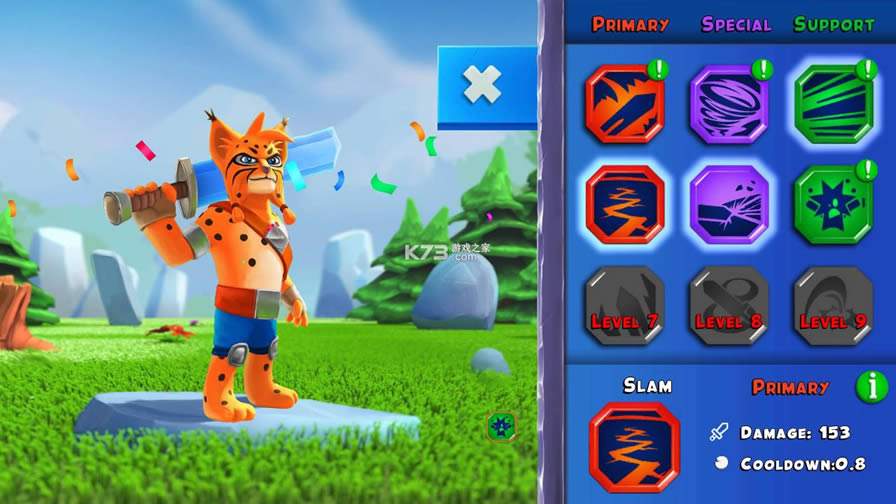Viewport: 896px width, 504px height.
Task: Choose the purple tornado special ability
Action: click(x=729, y=104)
